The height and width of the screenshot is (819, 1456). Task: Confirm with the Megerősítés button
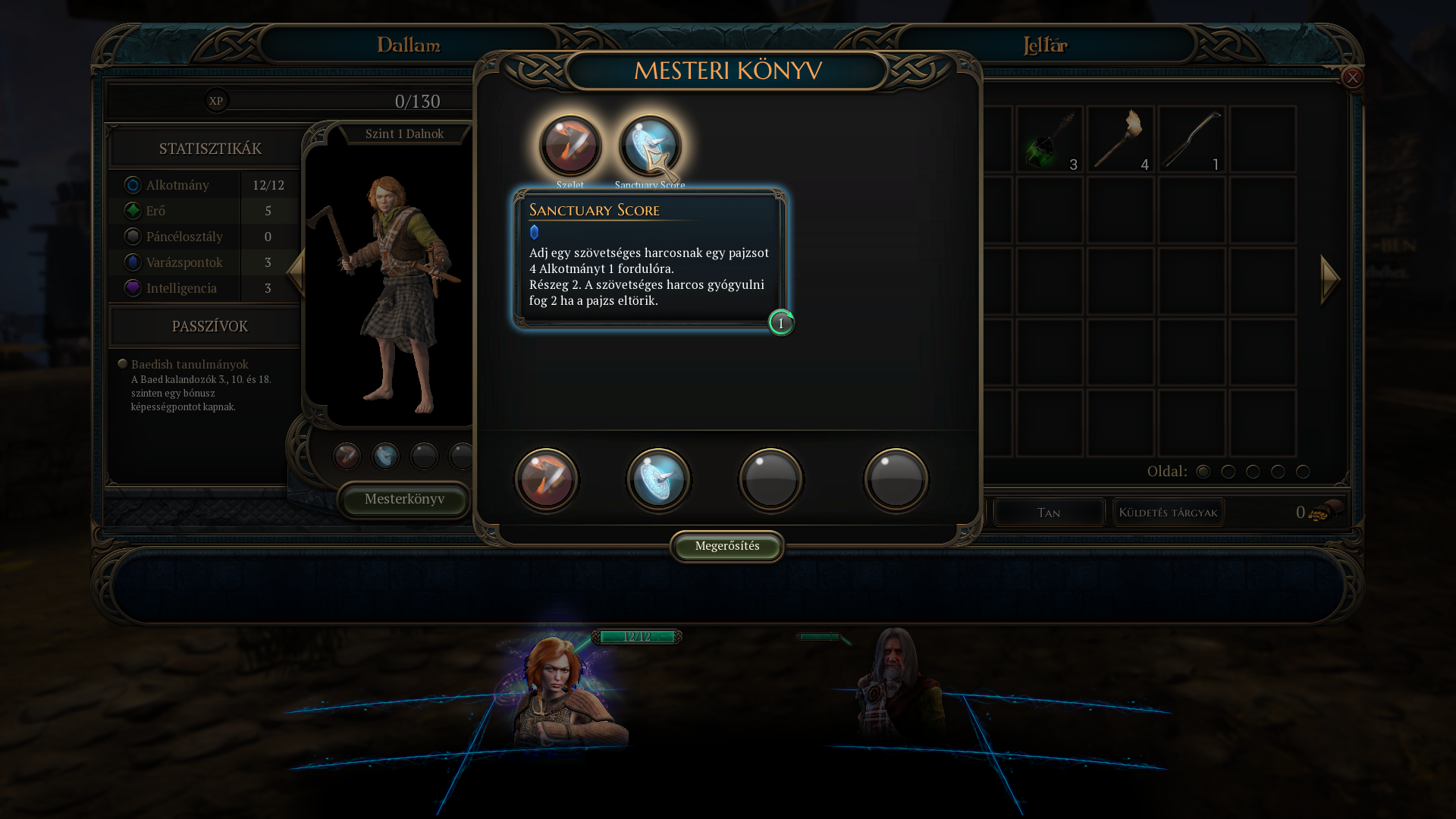pos(726,546)
